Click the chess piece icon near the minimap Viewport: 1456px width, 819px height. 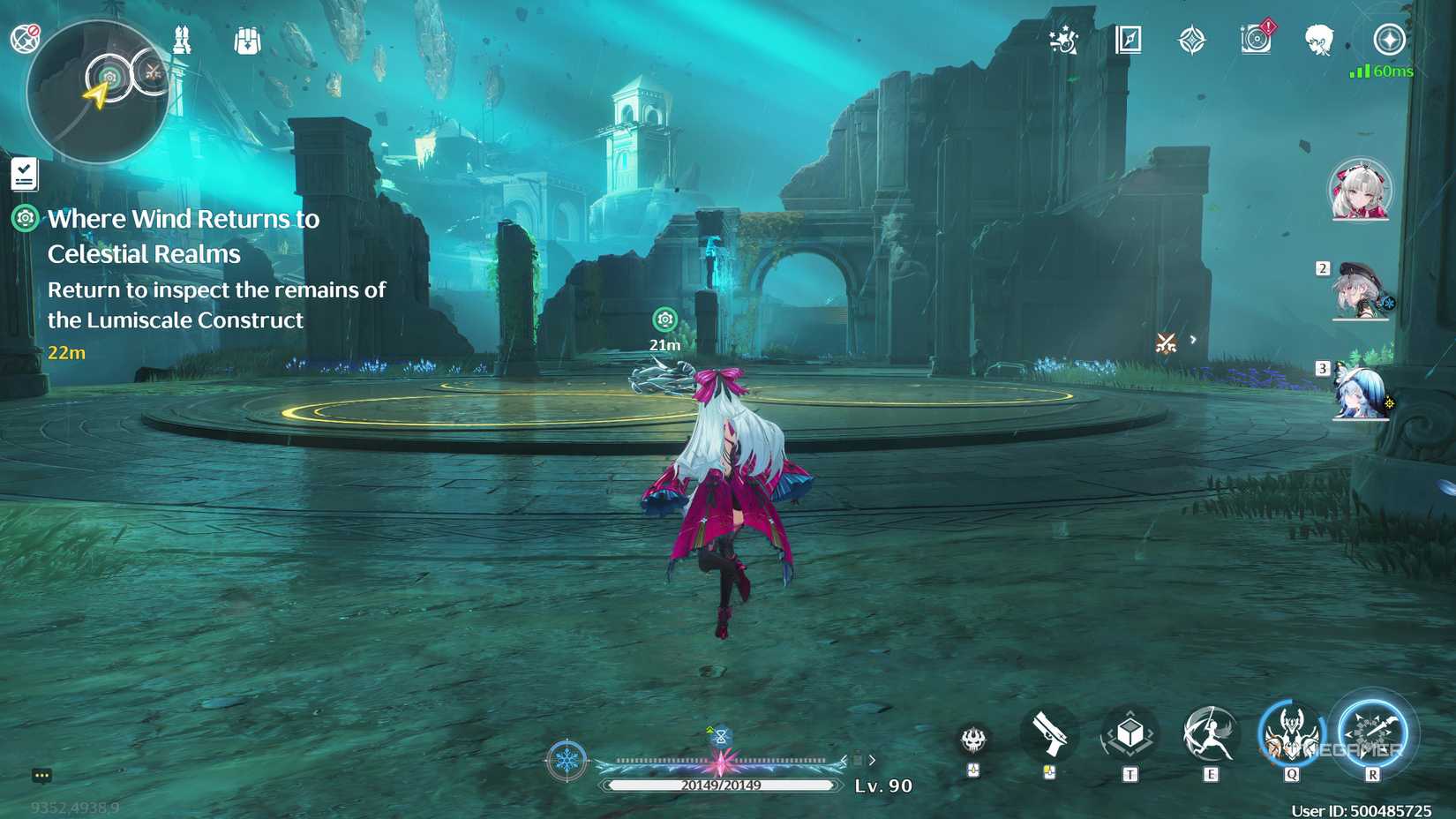point(182,39)
